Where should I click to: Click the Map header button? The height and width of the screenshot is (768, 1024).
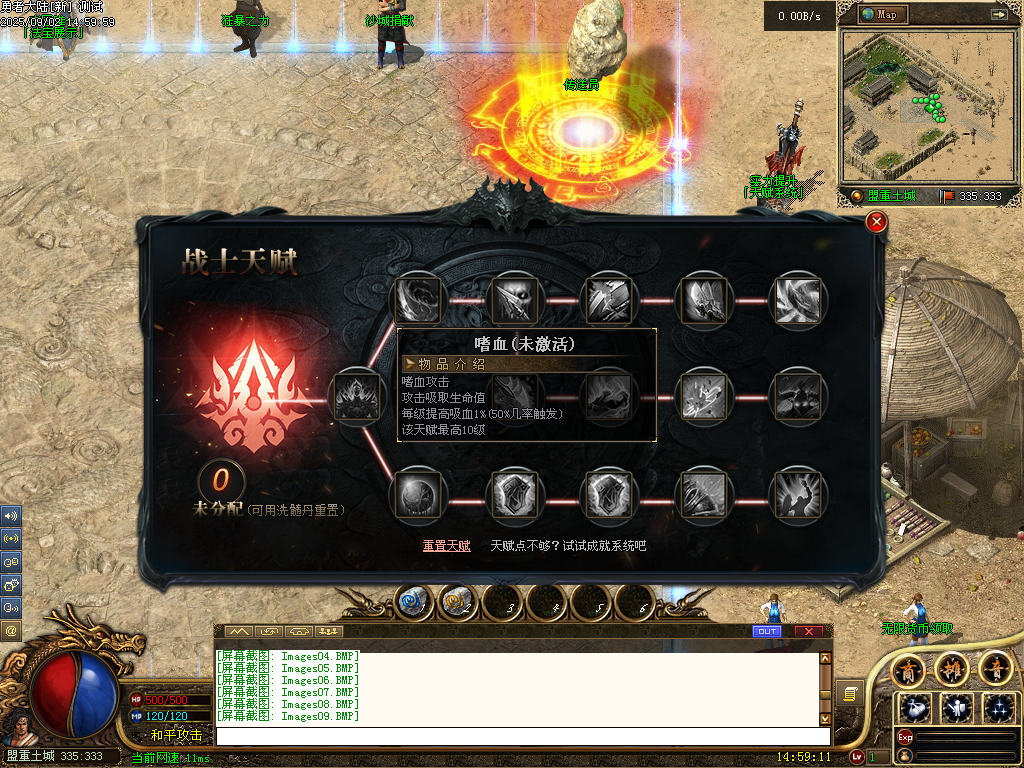pyautogui.click(x=882, y=14)
